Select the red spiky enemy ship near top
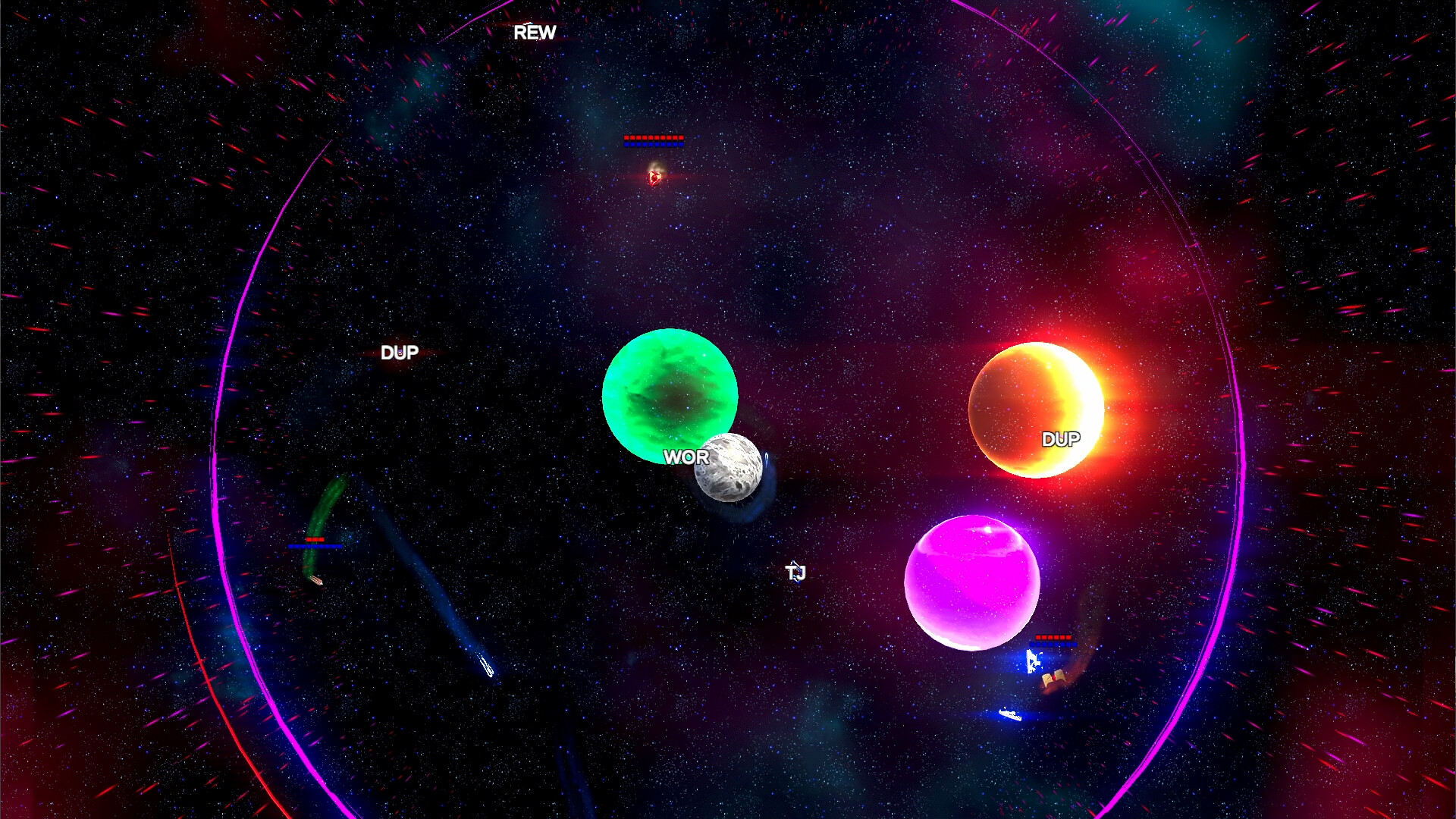 [653, 179]
